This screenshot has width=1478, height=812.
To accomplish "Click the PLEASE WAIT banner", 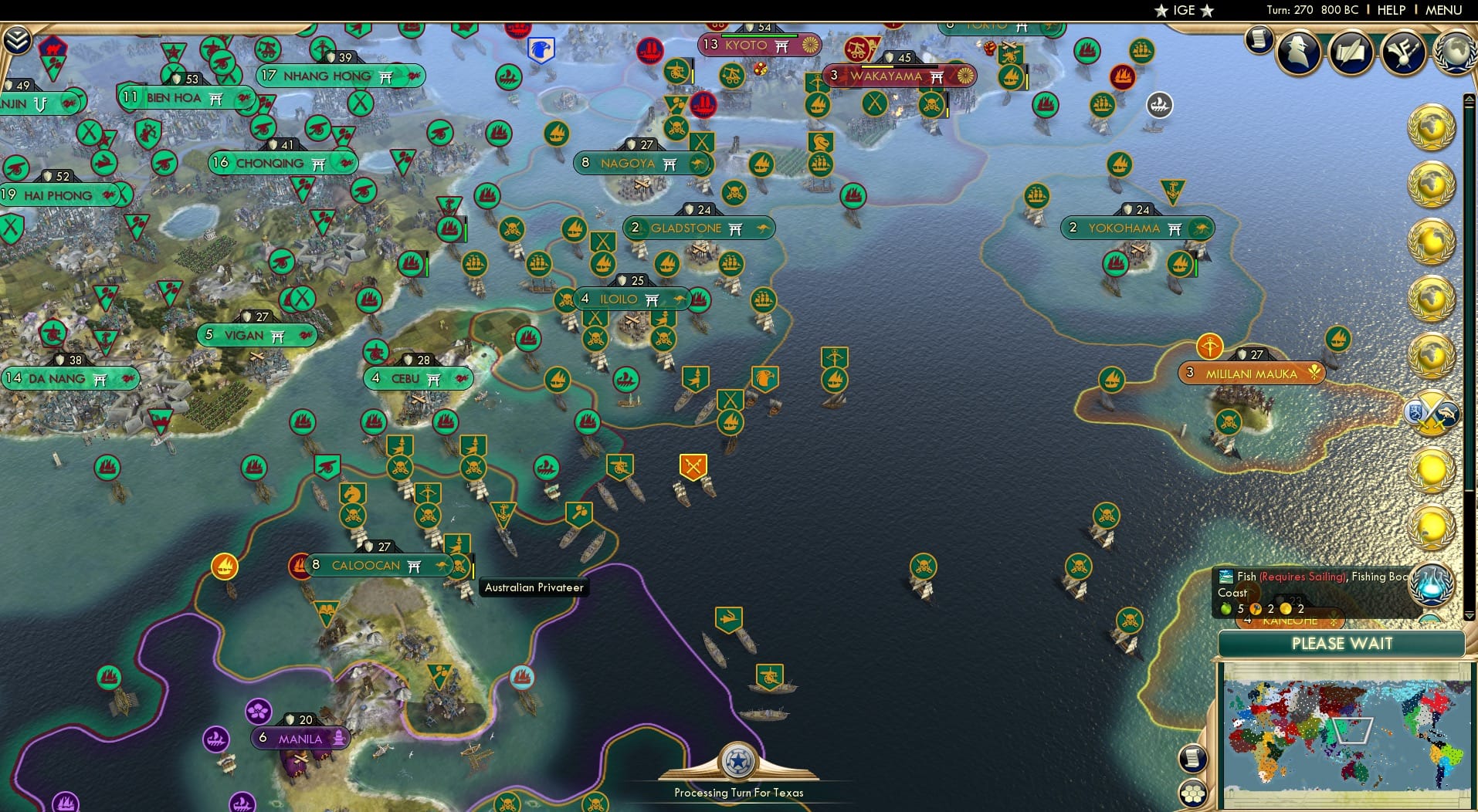I will point(1343,644).
